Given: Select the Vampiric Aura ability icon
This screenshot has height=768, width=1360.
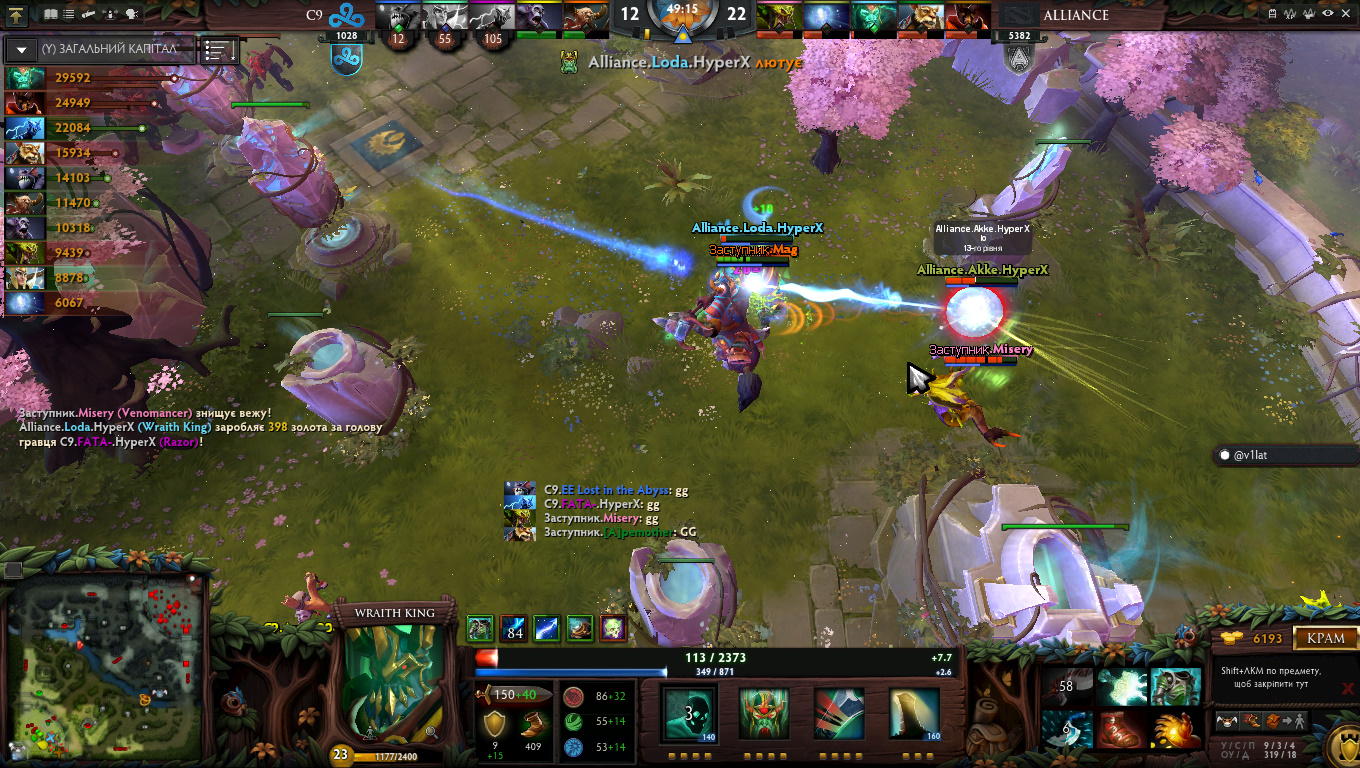Looking at the screenshot, I should [763, 714].
